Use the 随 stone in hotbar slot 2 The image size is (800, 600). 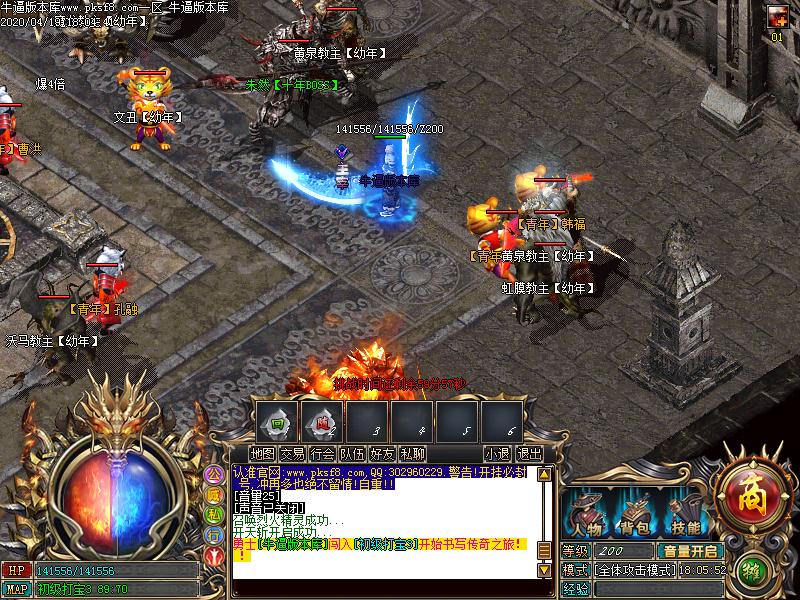322,422
